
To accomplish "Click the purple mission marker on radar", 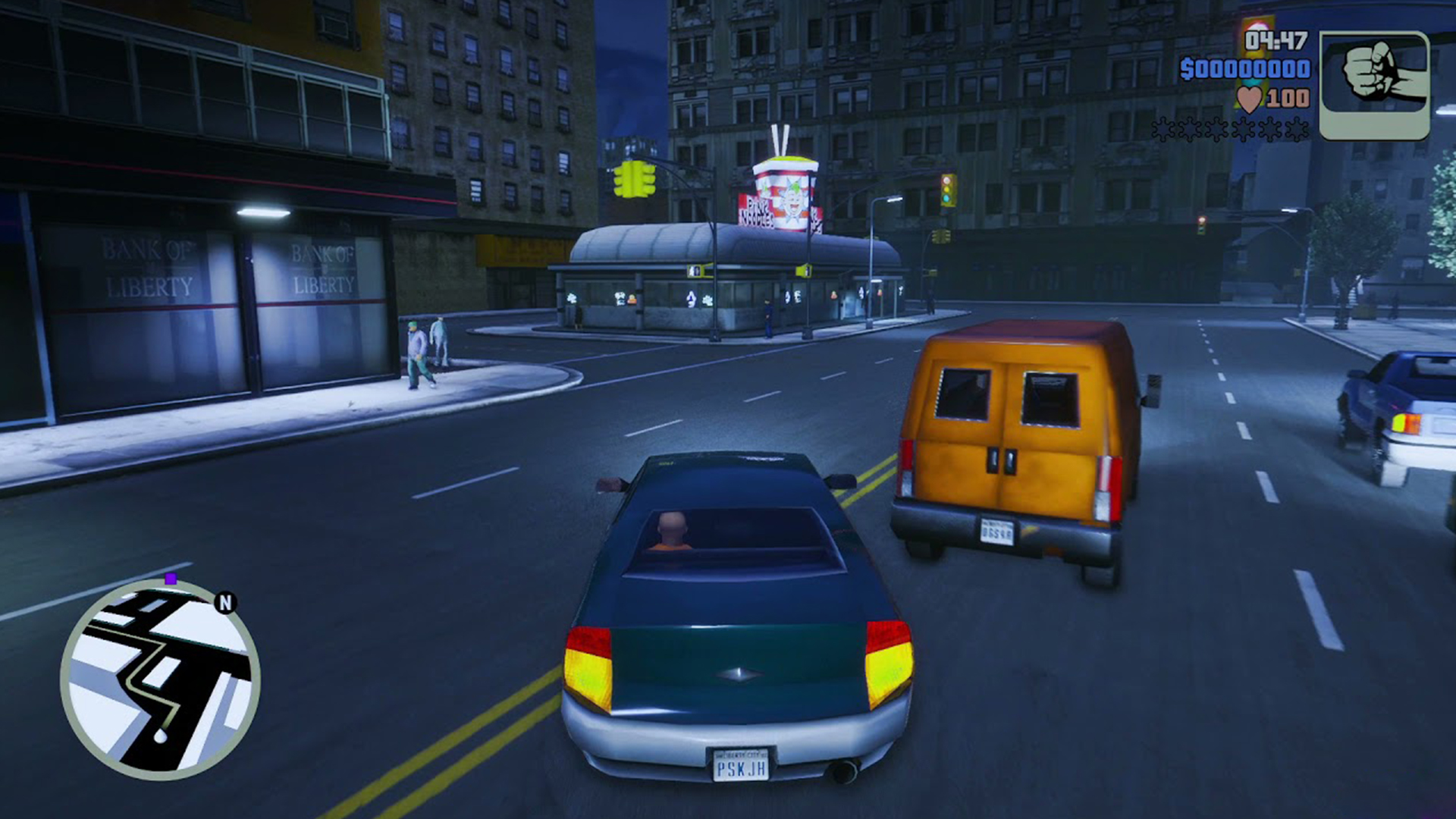I will point(171,579).
